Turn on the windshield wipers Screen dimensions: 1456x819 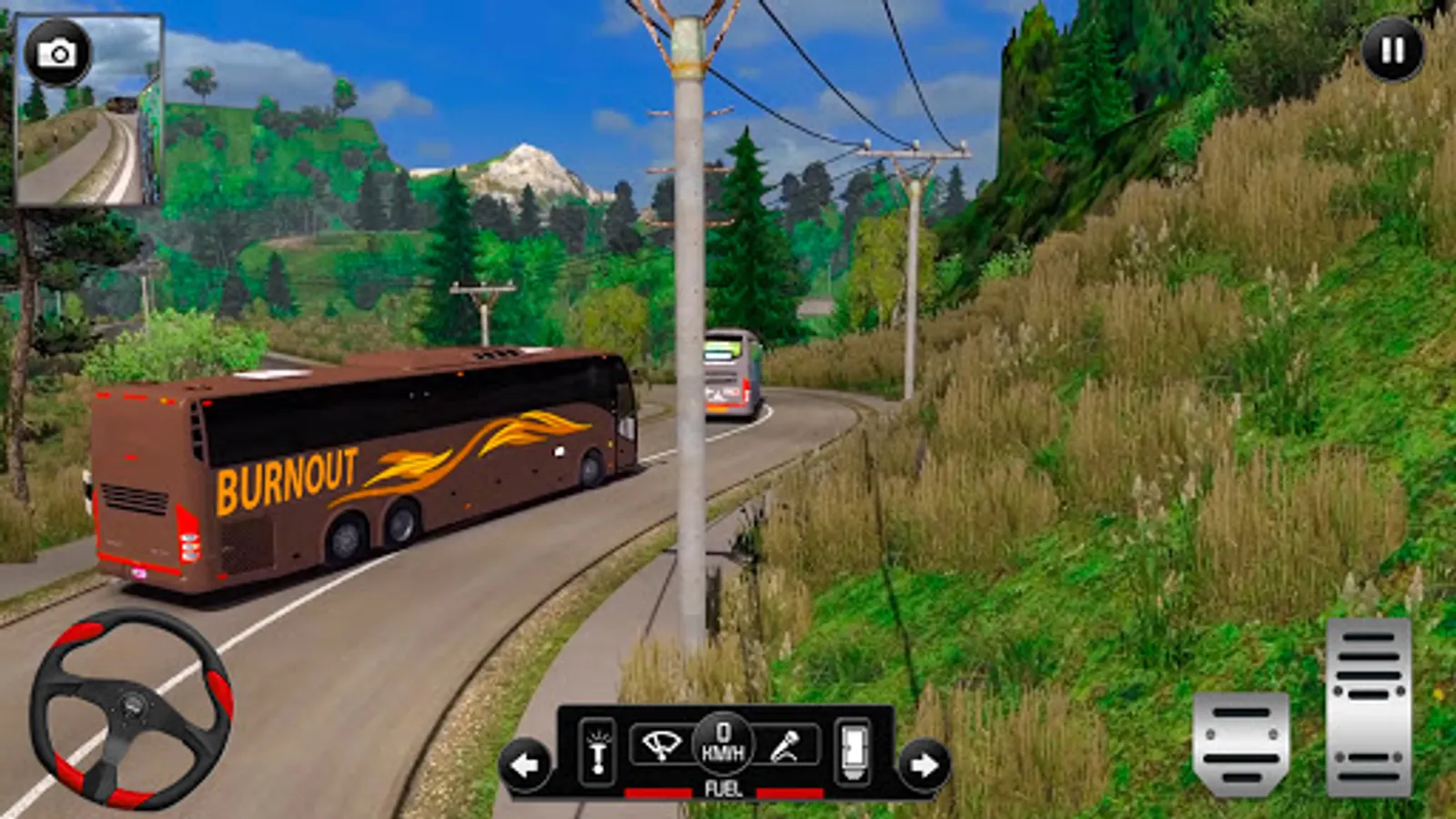pyautogui.click(x=661, y=746)
